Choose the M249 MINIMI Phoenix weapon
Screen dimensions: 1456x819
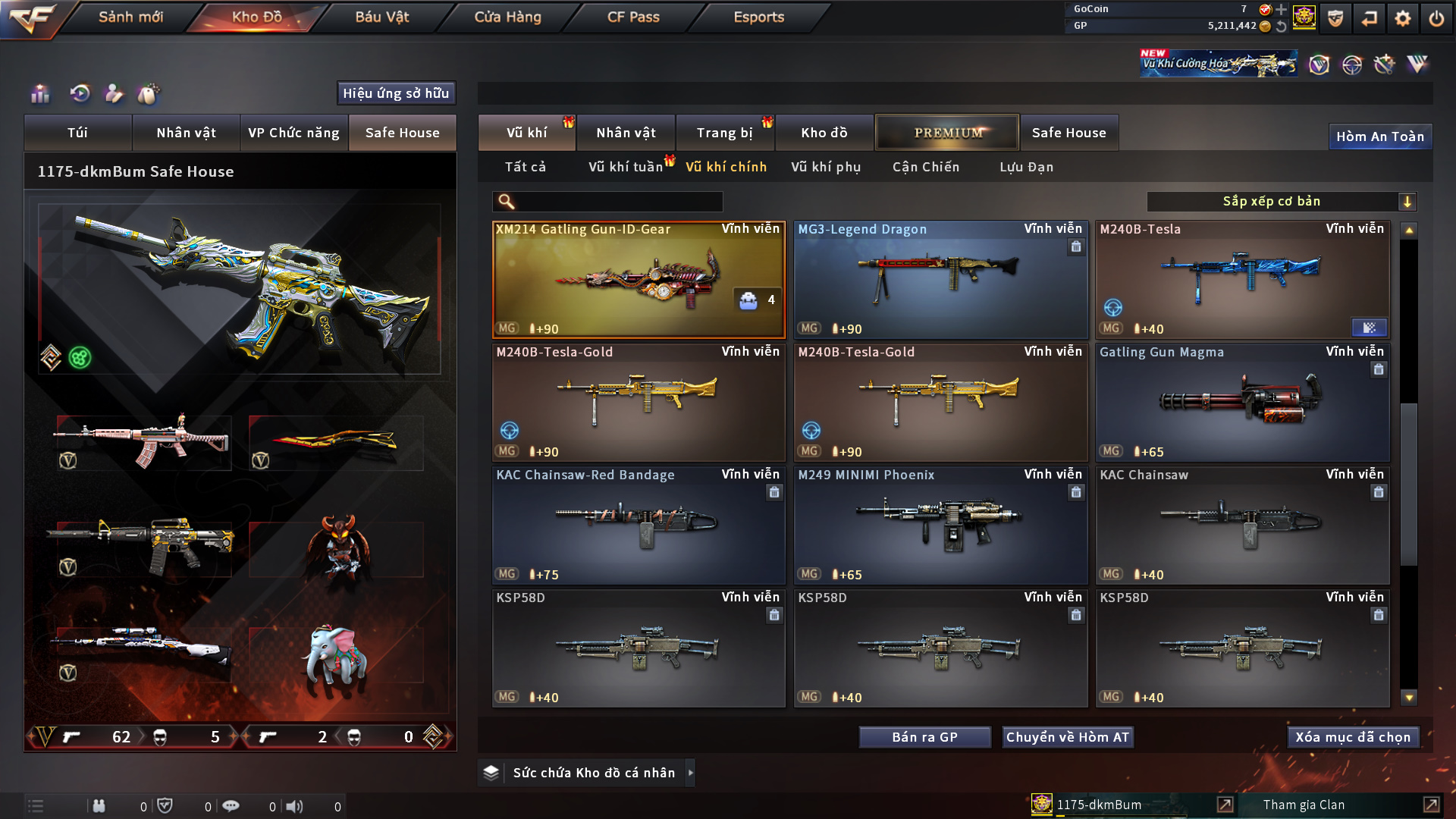click(x=940, y=525)
